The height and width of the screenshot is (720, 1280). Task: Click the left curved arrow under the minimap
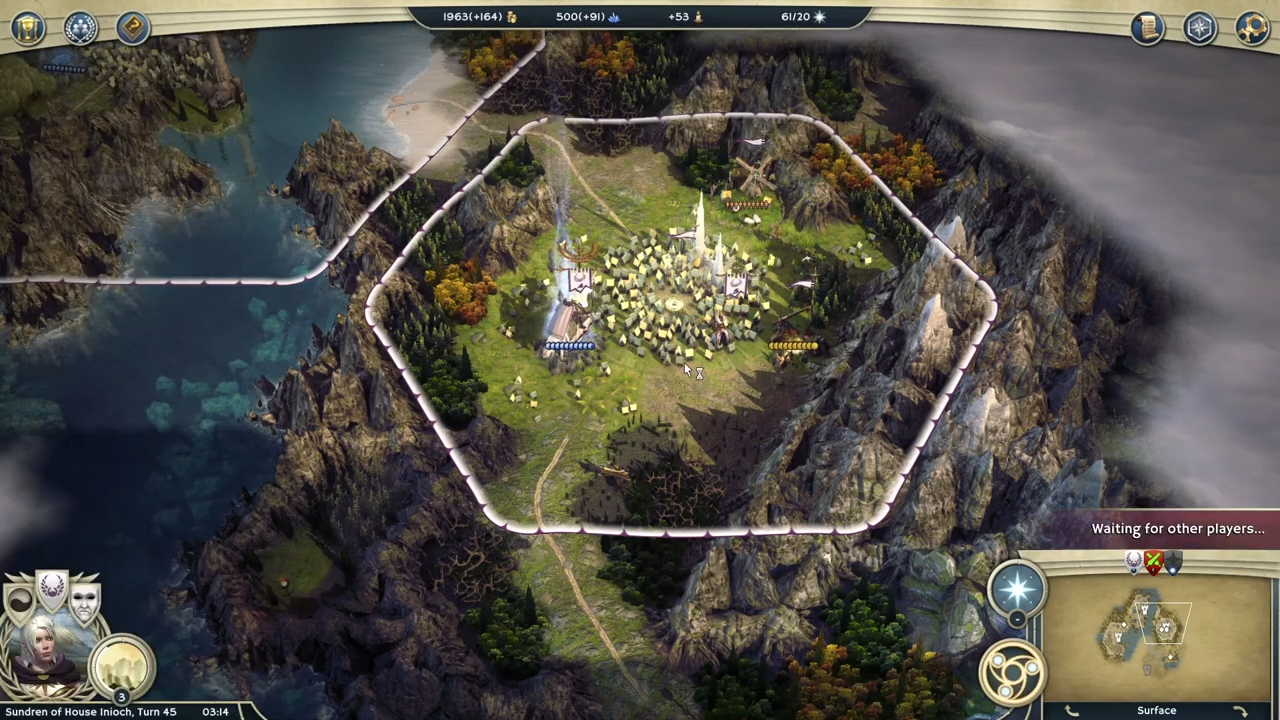1070,709
